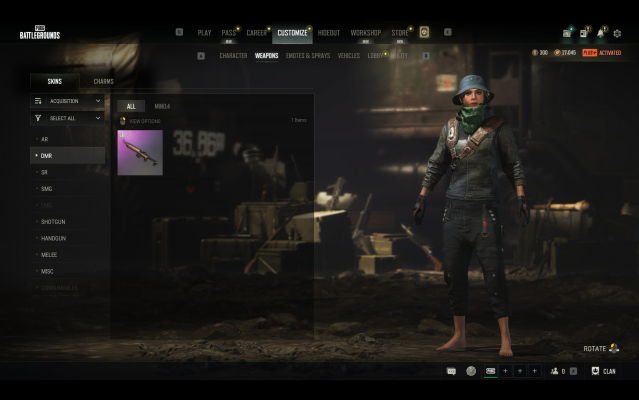The height and width of the screenshot is (400, 639).
Task: Choose the Shotgun weapon category
Action: click(53, 221)
